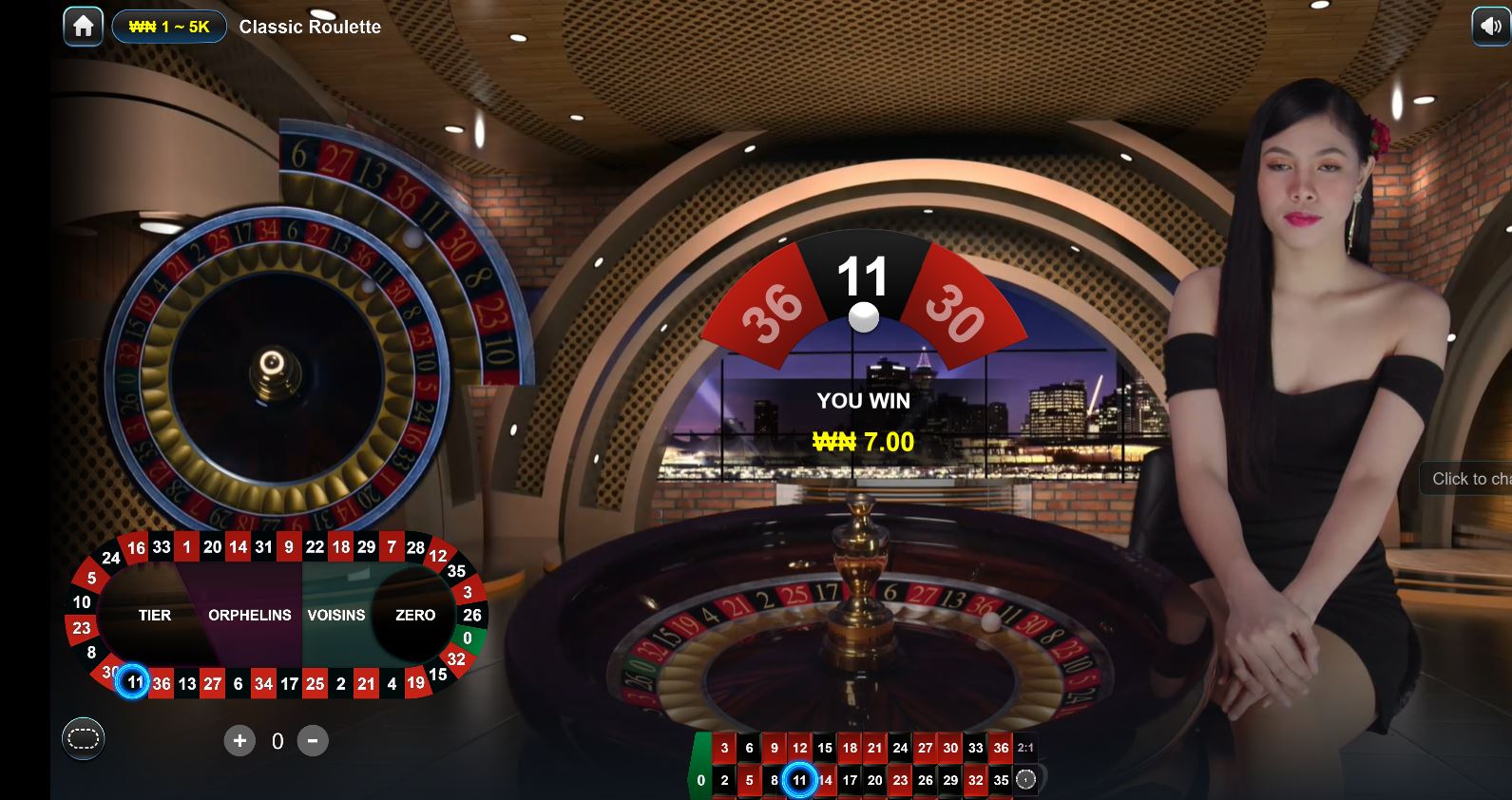This screenshot has height=800, width=1512.
Task: Bet on black 17 on the betting table
Action: tap(850, 780)
